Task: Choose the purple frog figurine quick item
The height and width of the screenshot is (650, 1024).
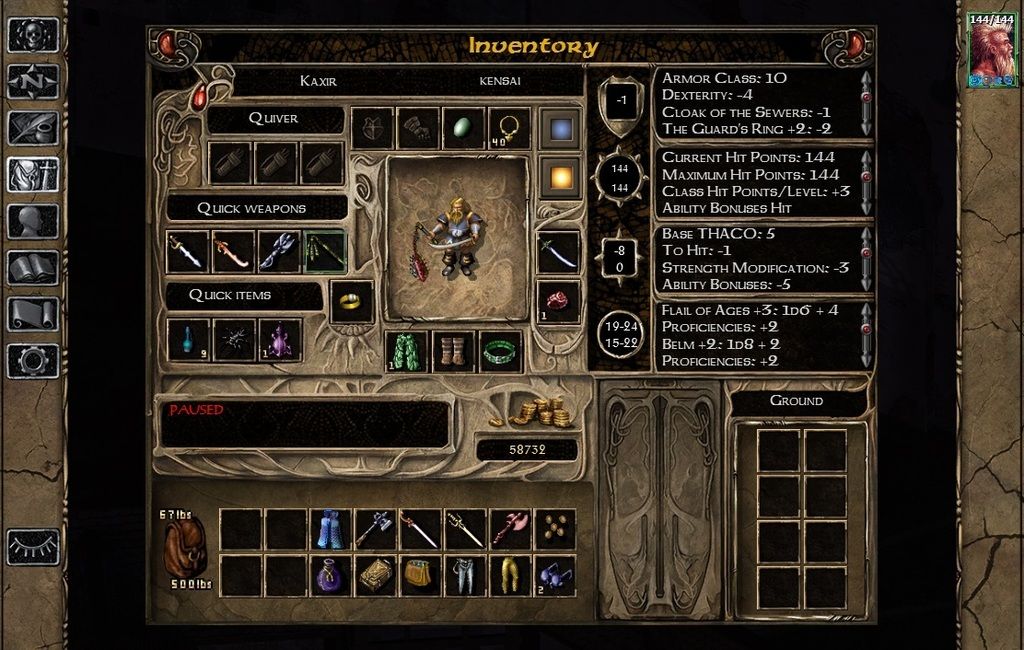Action: (279, 340)
